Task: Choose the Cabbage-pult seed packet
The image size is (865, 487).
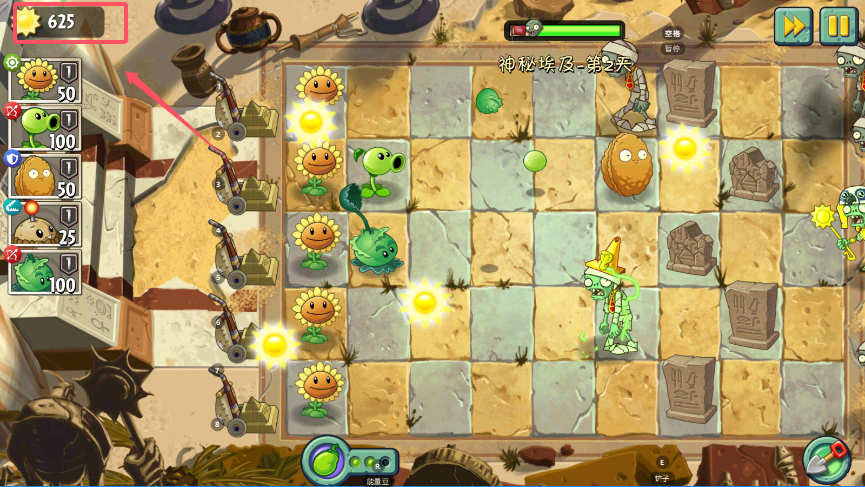Action: (x=46, y=271)
